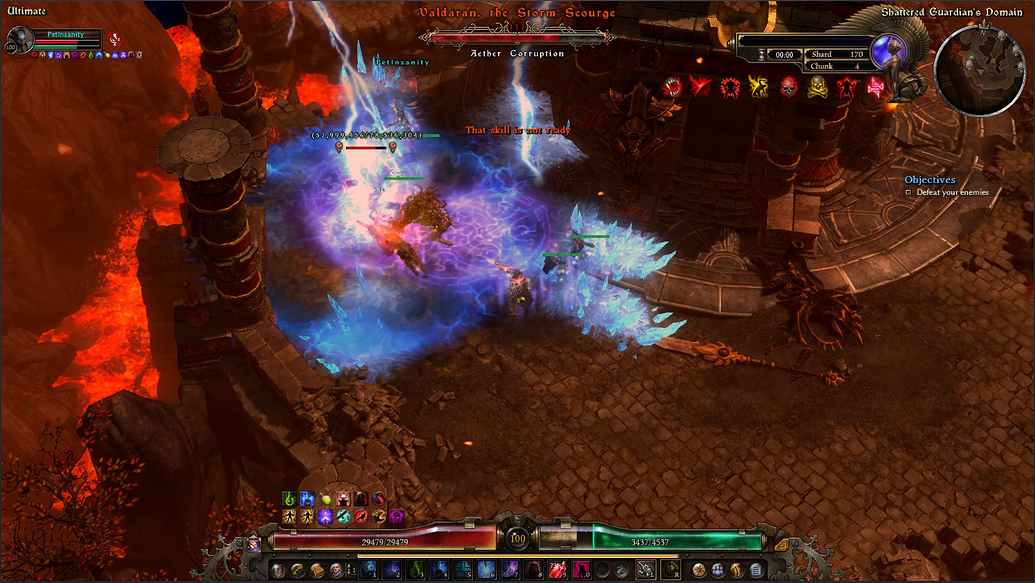Select the right mouse button skill slot

pyautogui.click(x=669, y=570)
